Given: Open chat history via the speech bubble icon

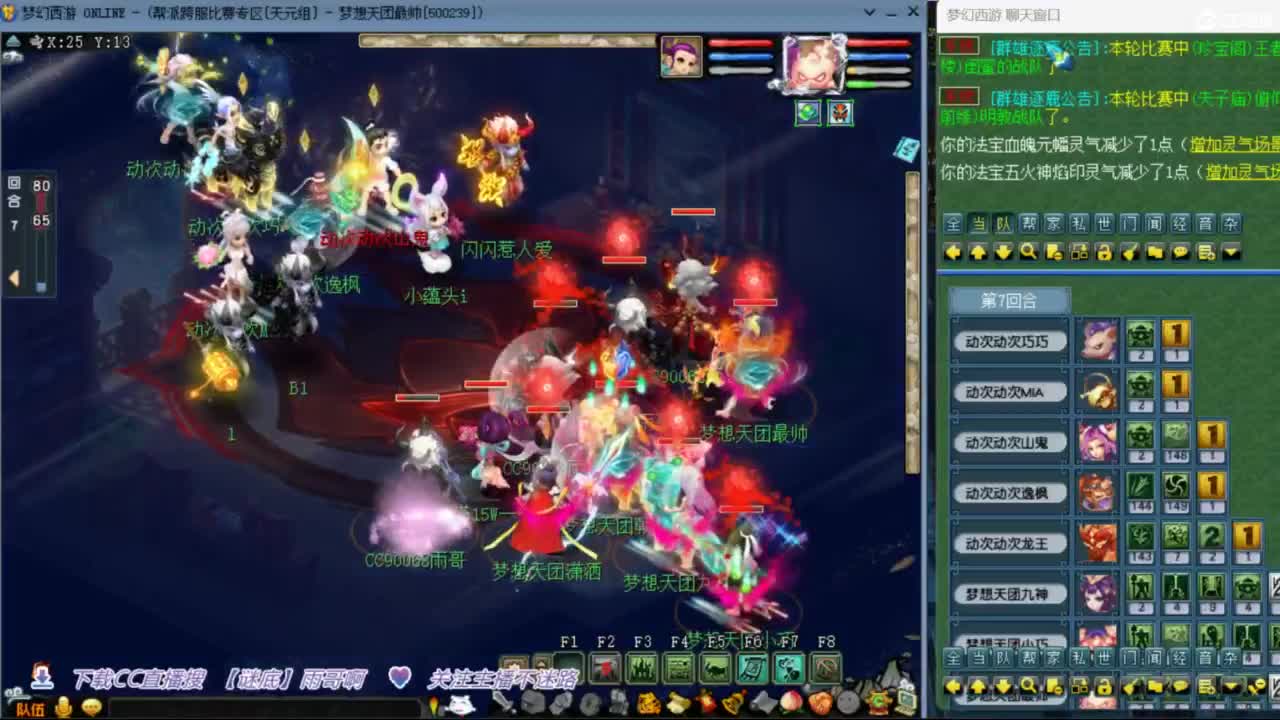Looking at the screenshot, I should pos(1180,252).
